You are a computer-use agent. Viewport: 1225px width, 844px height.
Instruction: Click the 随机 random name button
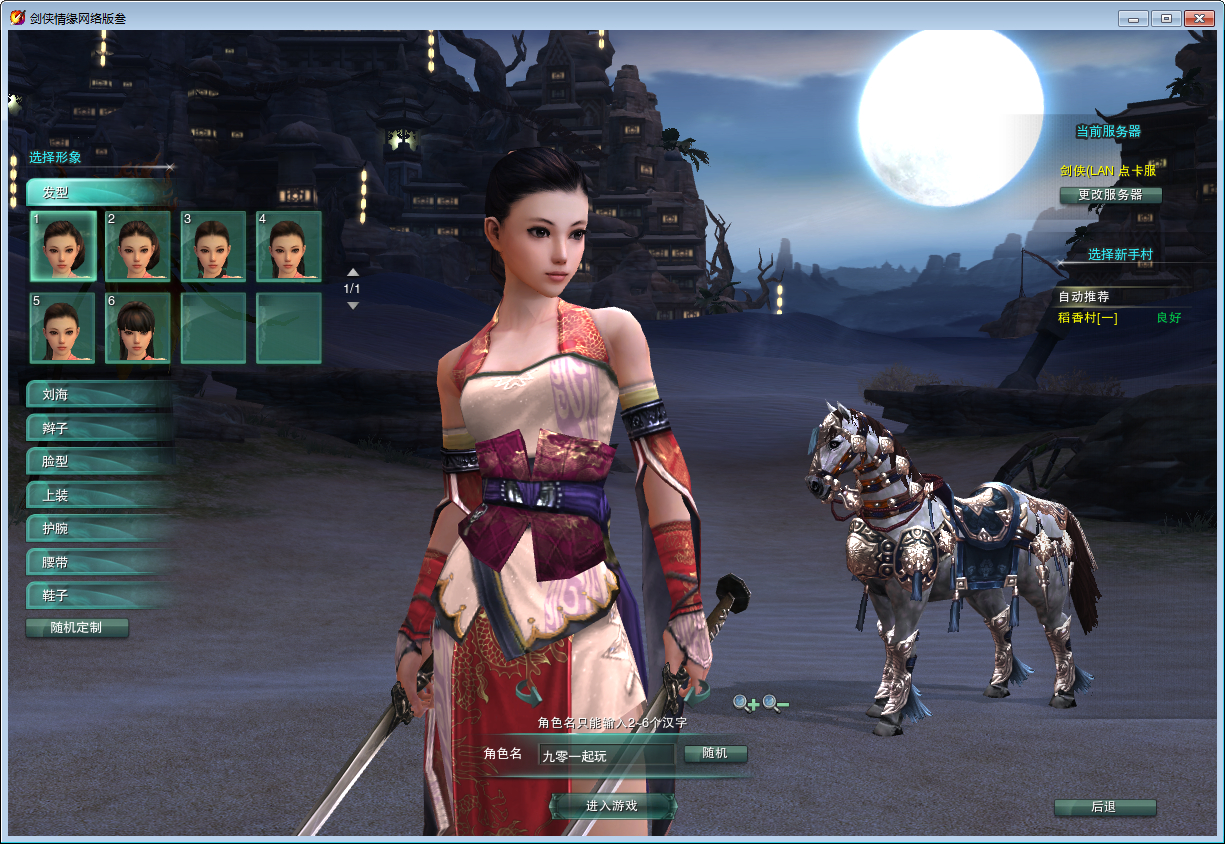[x=715, y=754]
